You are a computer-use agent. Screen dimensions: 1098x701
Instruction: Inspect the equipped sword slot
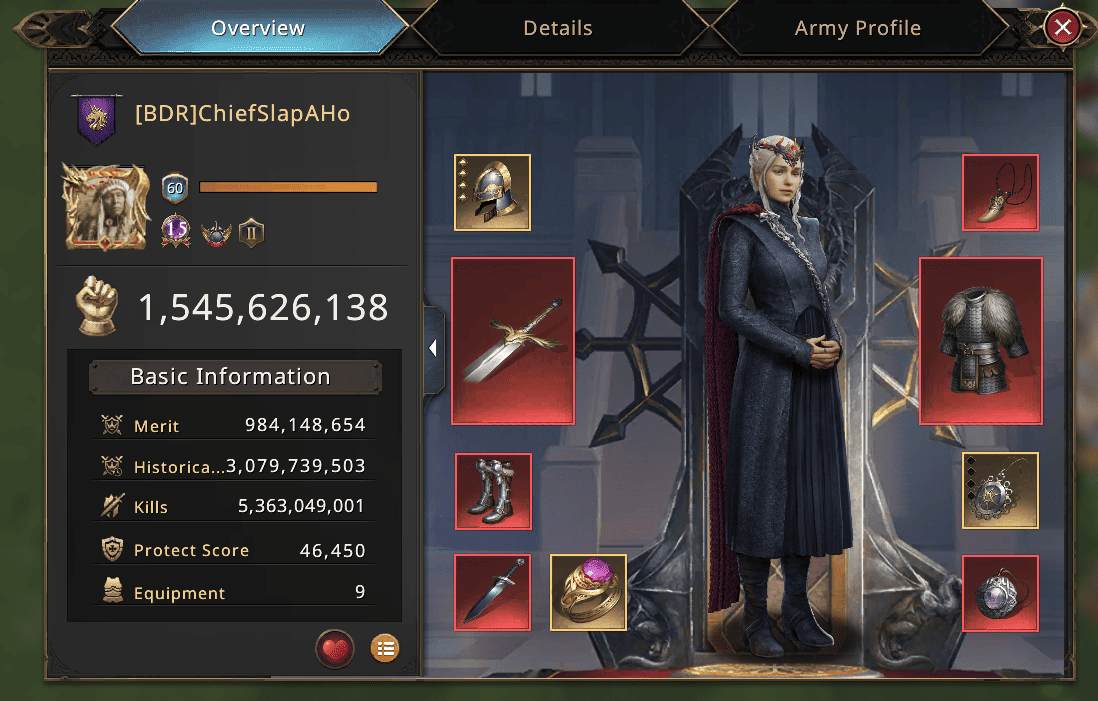pyautogui.click(x=513, y=341)
